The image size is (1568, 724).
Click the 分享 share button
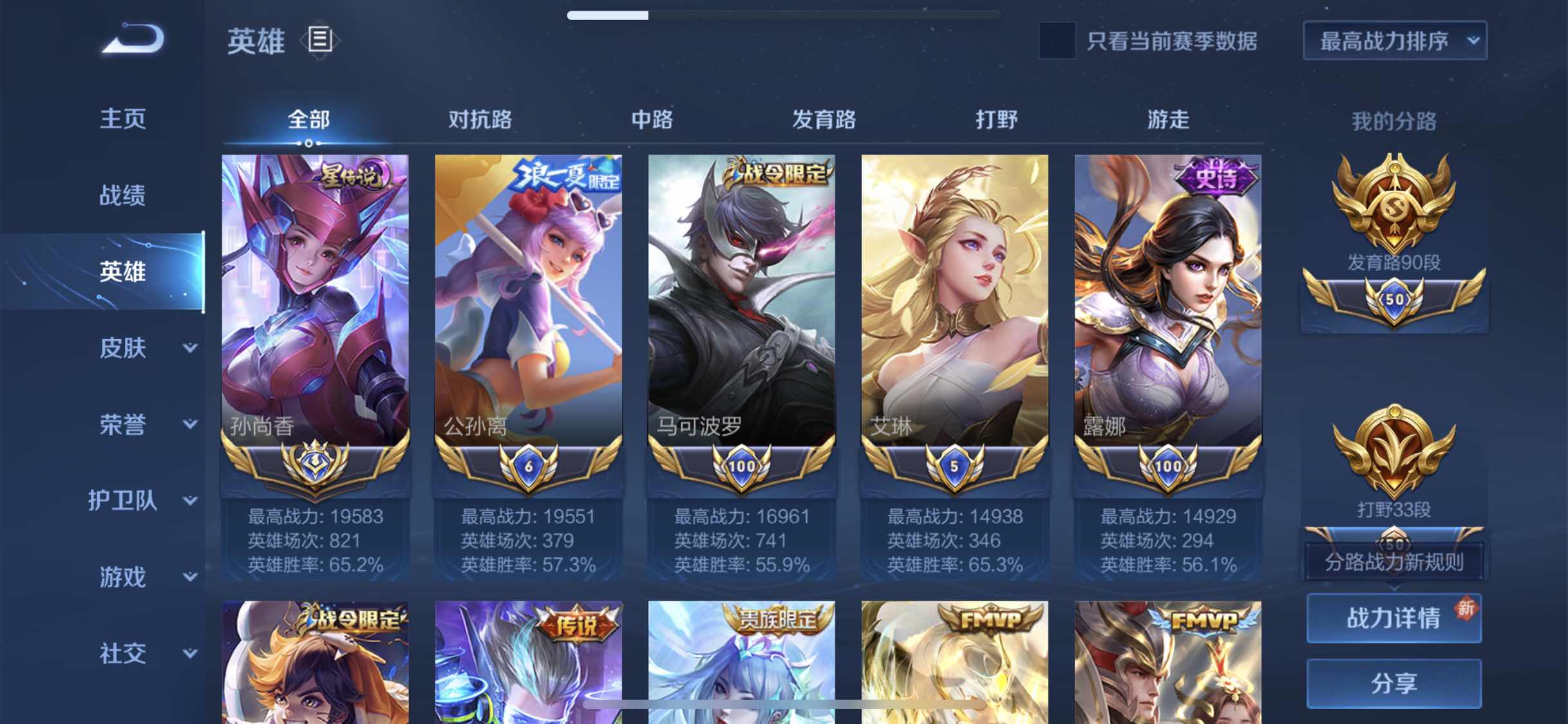click(1393, 682)
